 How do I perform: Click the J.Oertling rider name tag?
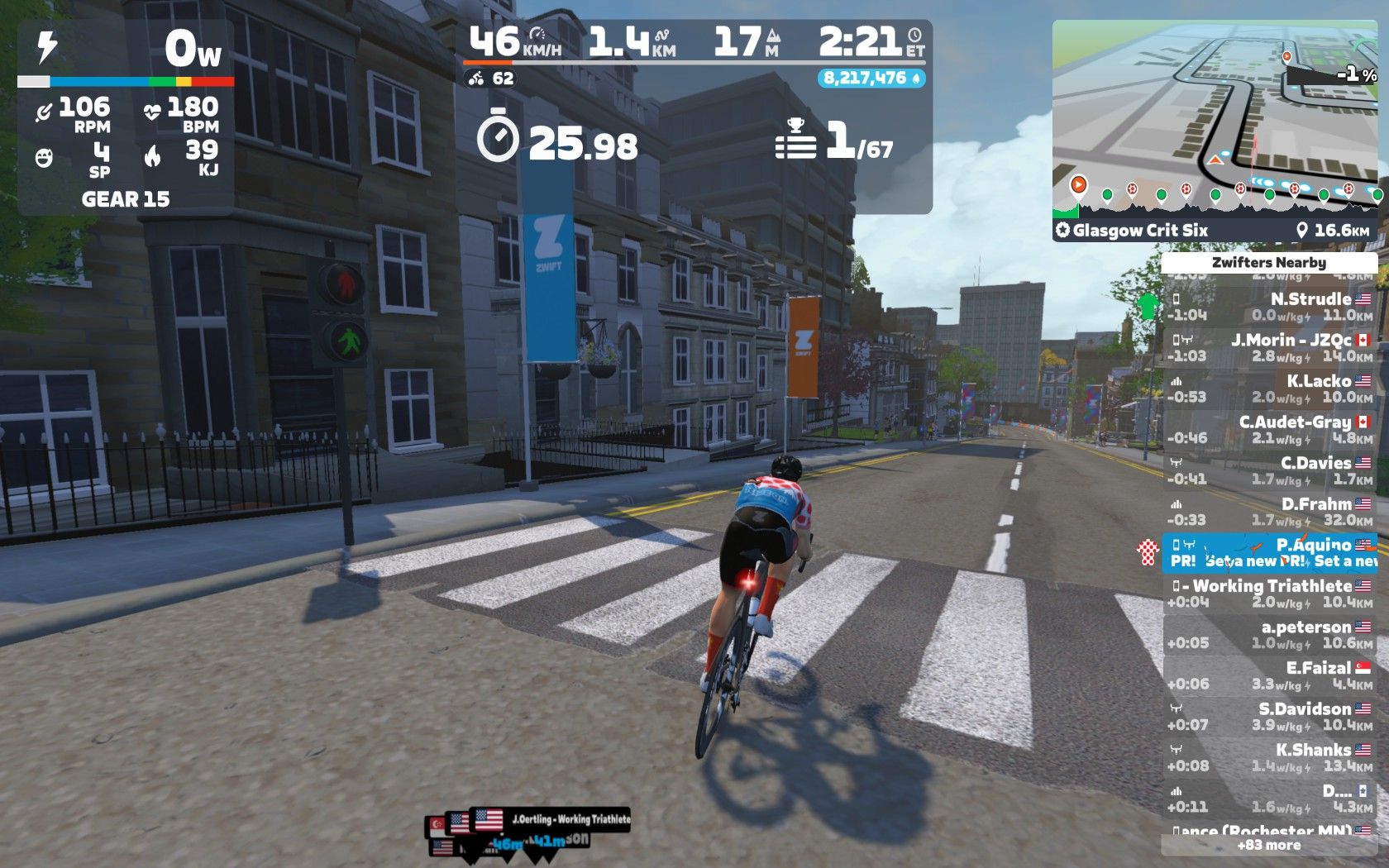(570, 819)
